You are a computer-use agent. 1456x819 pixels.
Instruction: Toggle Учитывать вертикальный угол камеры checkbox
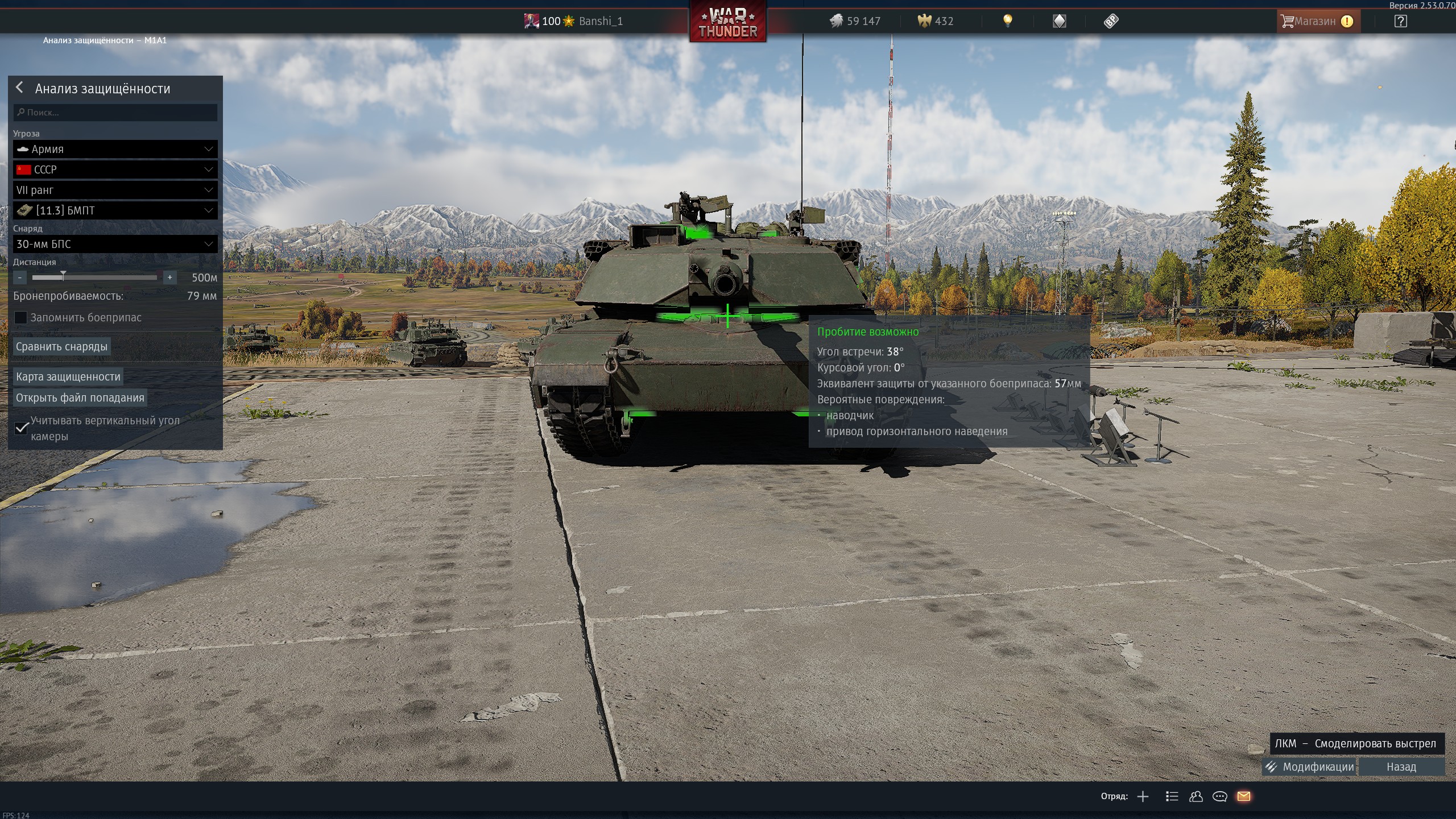[x=22, y=428]
